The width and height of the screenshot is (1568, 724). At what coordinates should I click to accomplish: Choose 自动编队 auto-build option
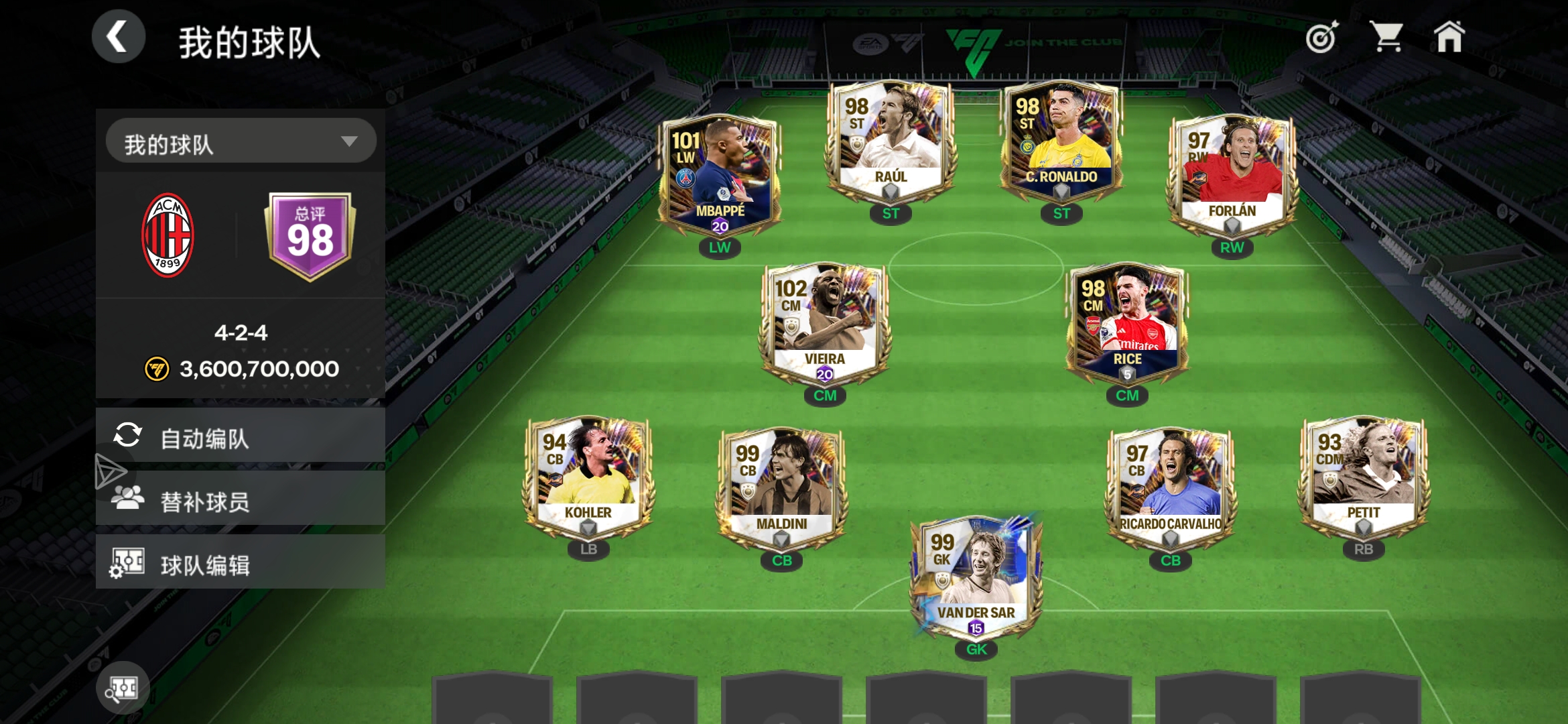pyautogui.click(x=241, y=437)
